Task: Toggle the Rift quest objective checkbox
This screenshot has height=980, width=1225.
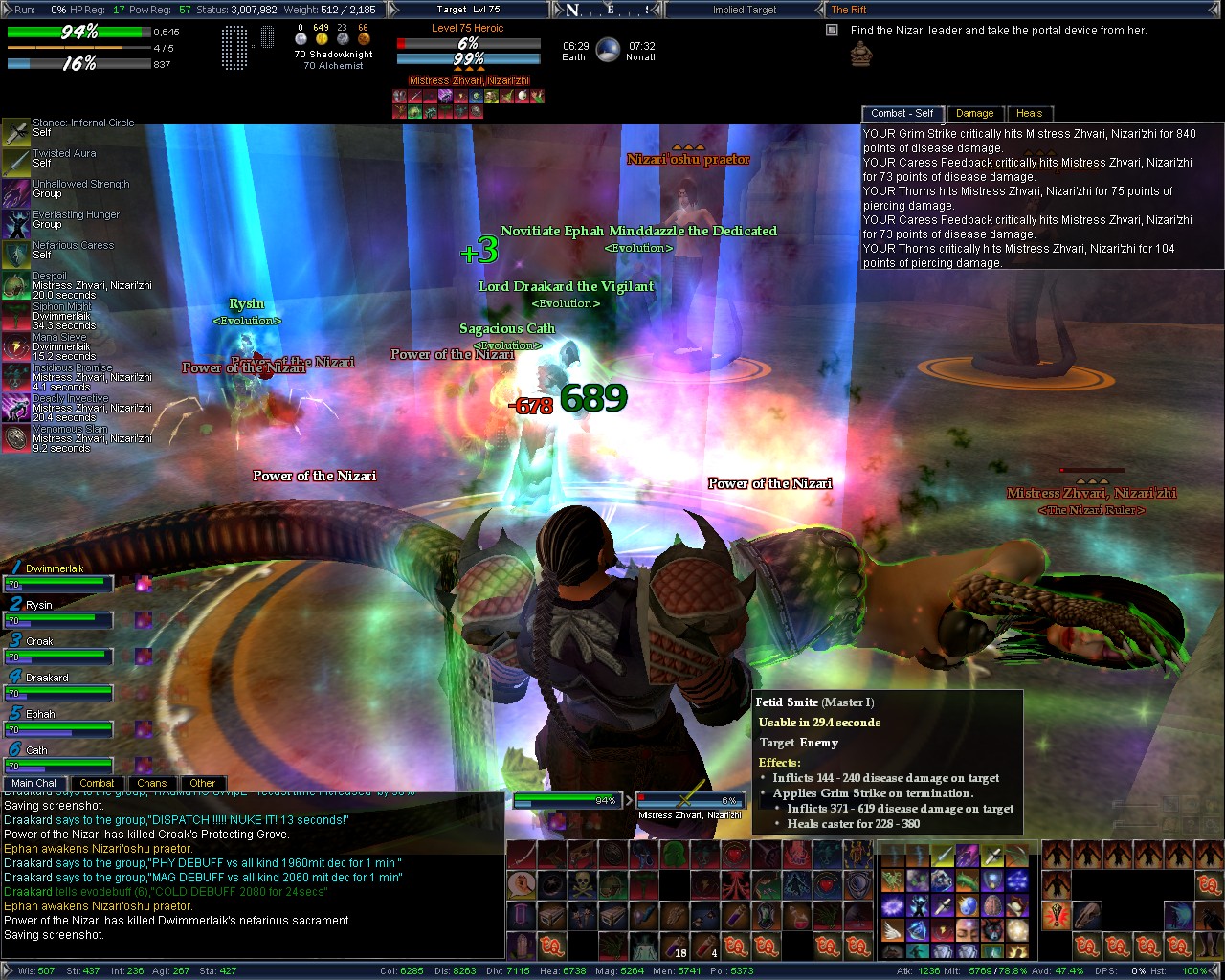Action: click(832, 31)
